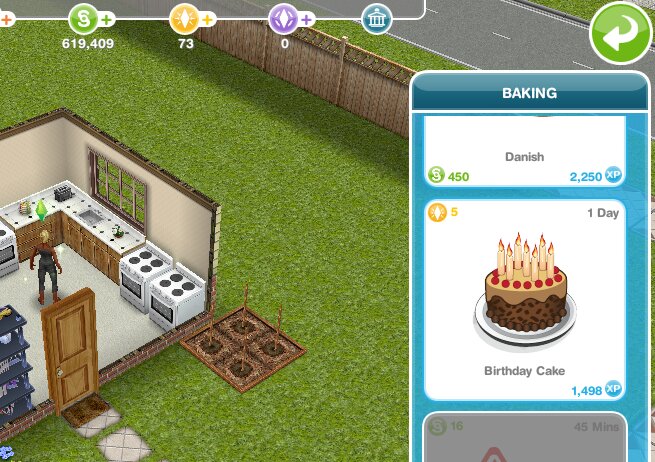Add more Simoleons with green plus
This screenshot has width=655, height=462.
(107, 19)
